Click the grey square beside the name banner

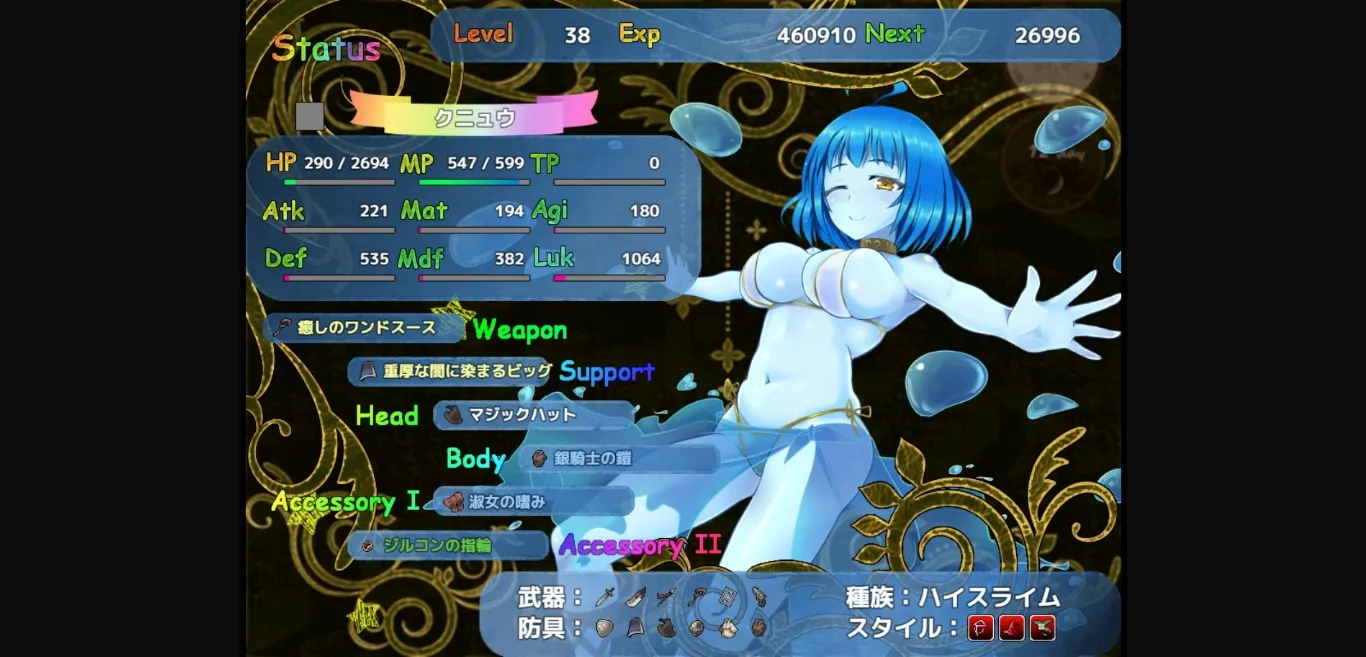pos(310,116)
